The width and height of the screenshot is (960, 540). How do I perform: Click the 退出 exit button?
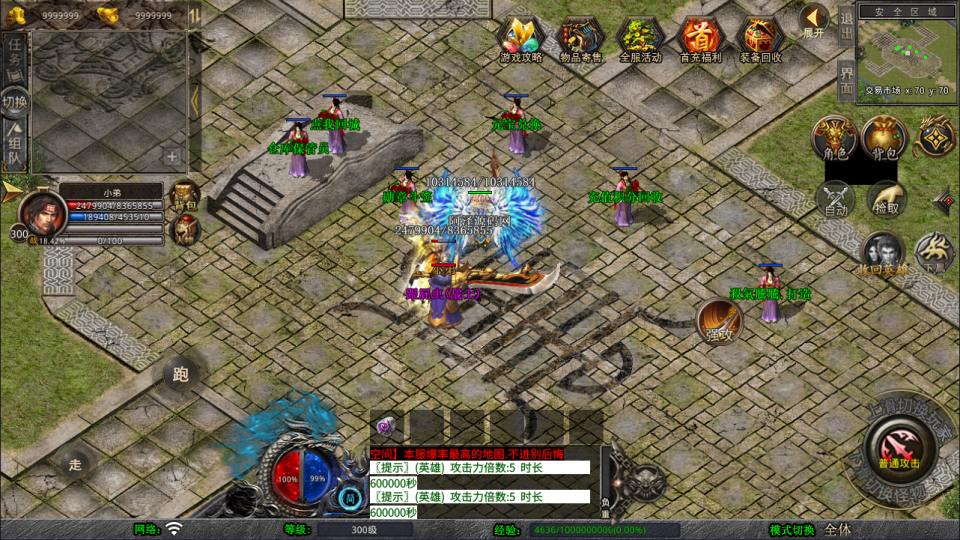pyautogui.click(x=847, y=18)
